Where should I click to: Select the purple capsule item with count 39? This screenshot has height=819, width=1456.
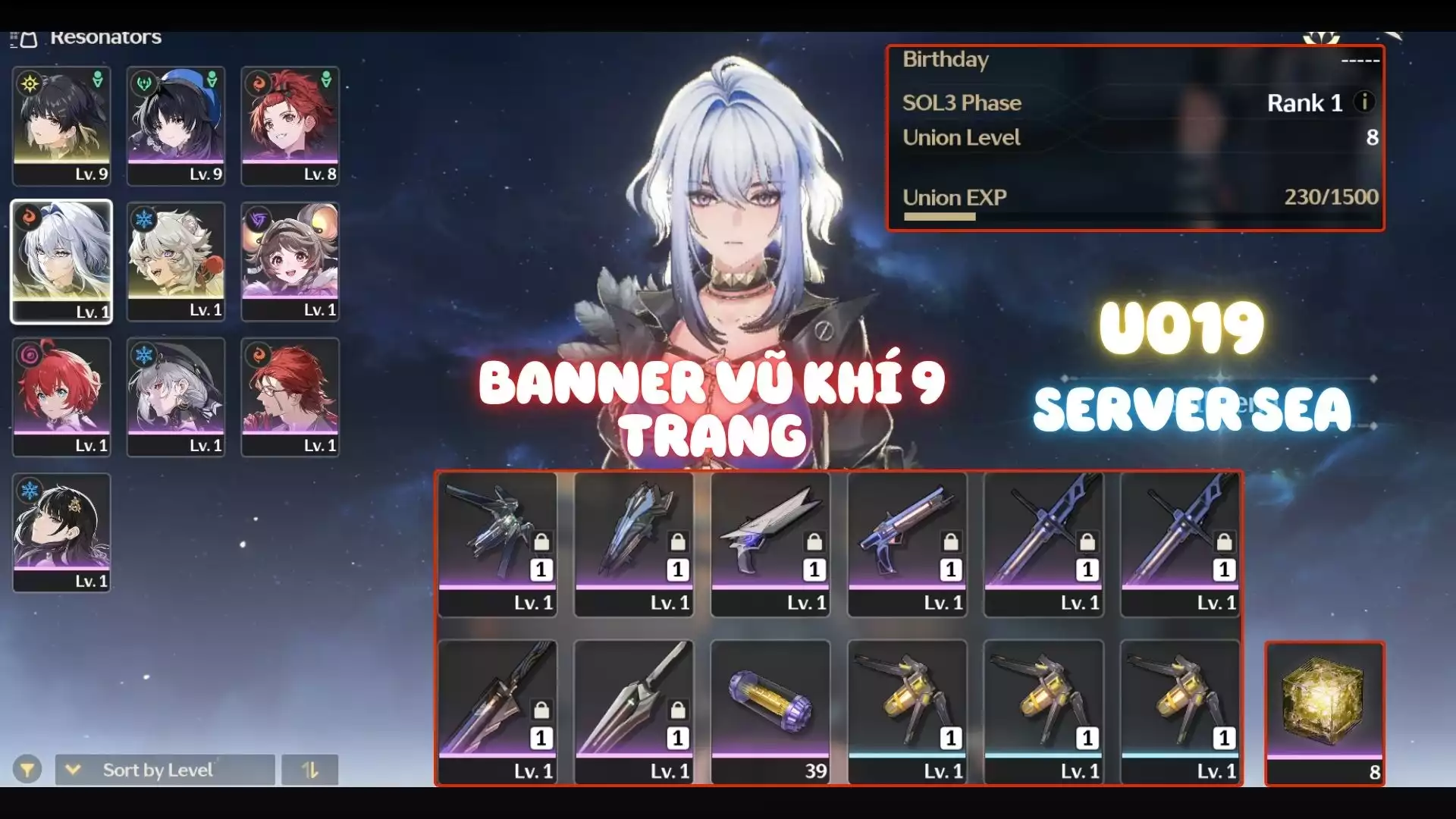pyautogui.click(x=770, y=711)
